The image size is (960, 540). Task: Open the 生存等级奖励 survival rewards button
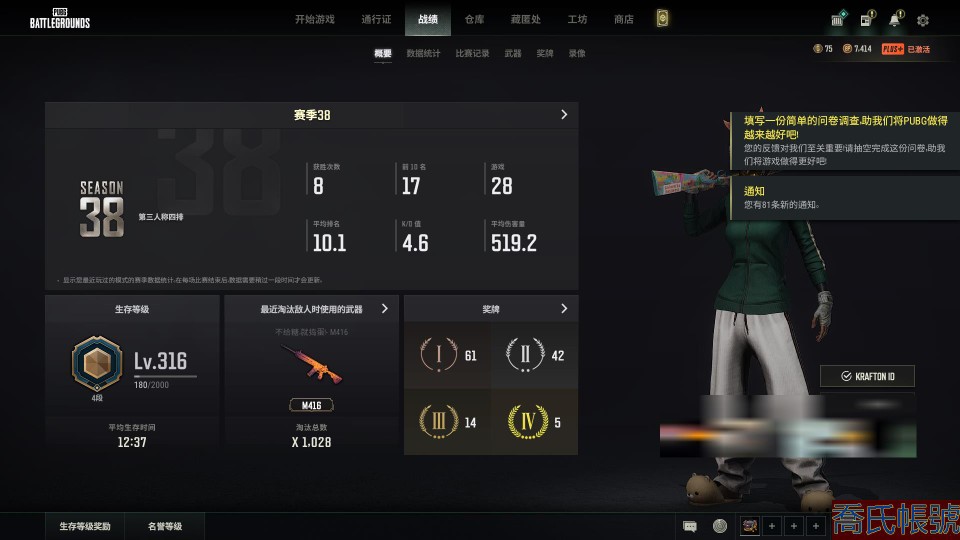coord(85,526)
